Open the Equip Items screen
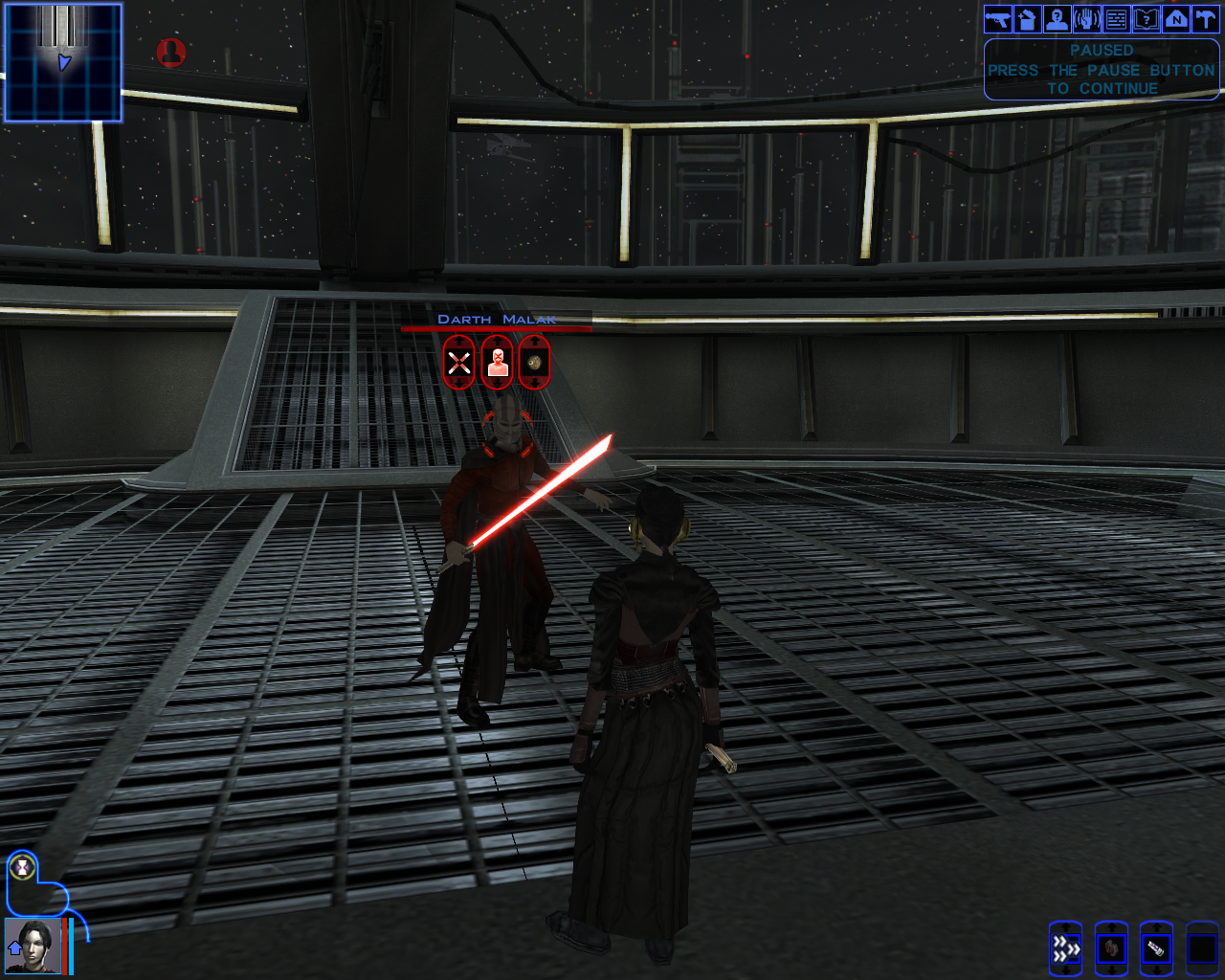The height and width of the screenshot is (980, 1225). point(995,18)
